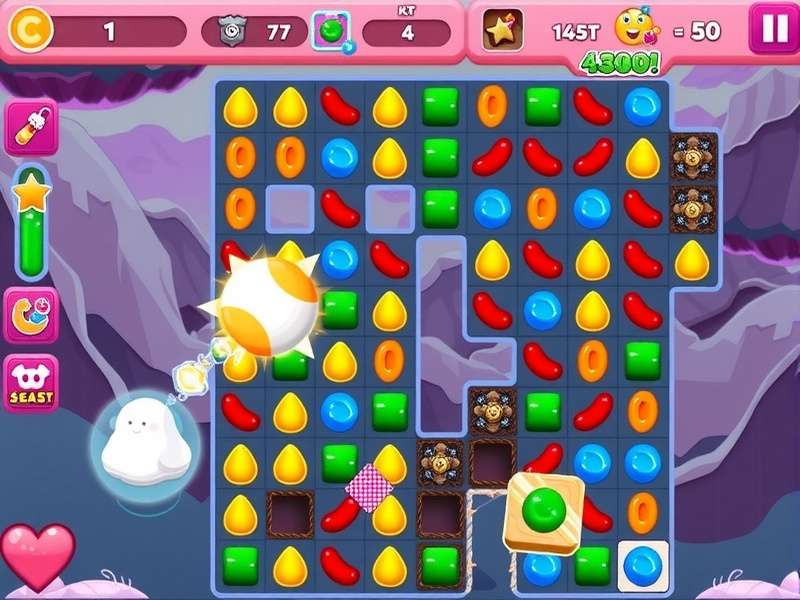Activate the lollipop booster
800x600 pixels.
31,127
